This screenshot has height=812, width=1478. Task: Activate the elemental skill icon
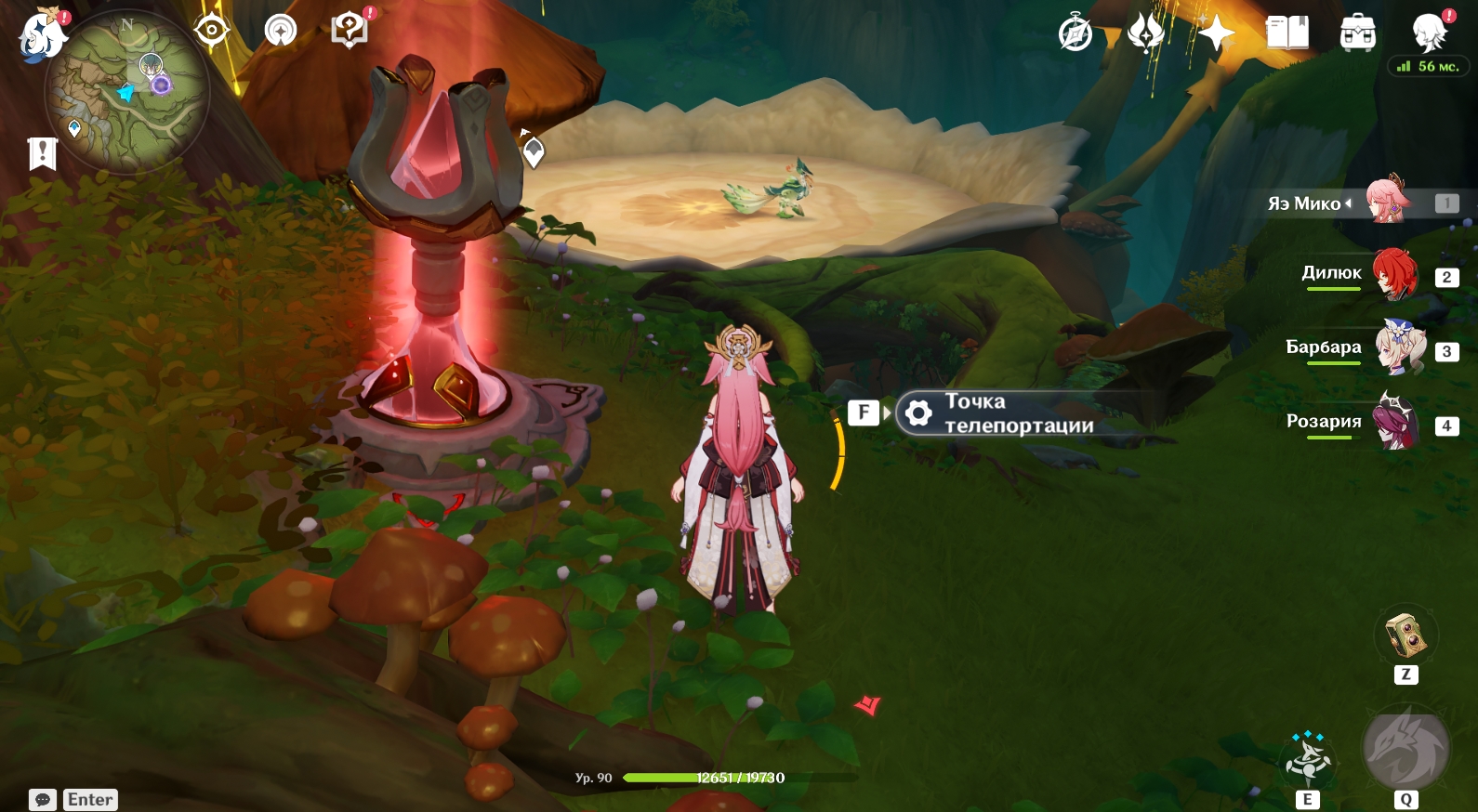click(1308, 761)
